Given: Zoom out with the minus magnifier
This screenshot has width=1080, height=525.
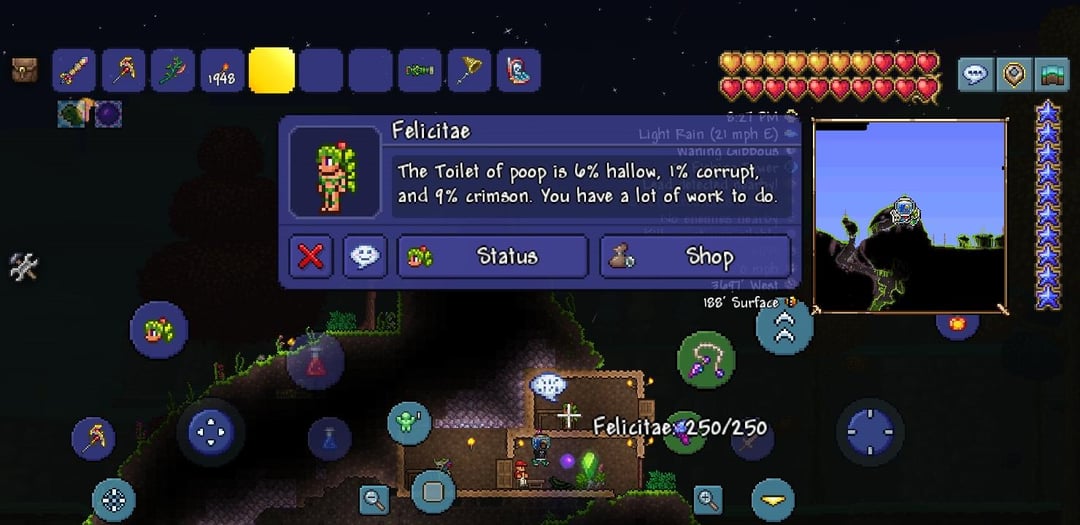Looking at the screenshot, I should (375, 497).
